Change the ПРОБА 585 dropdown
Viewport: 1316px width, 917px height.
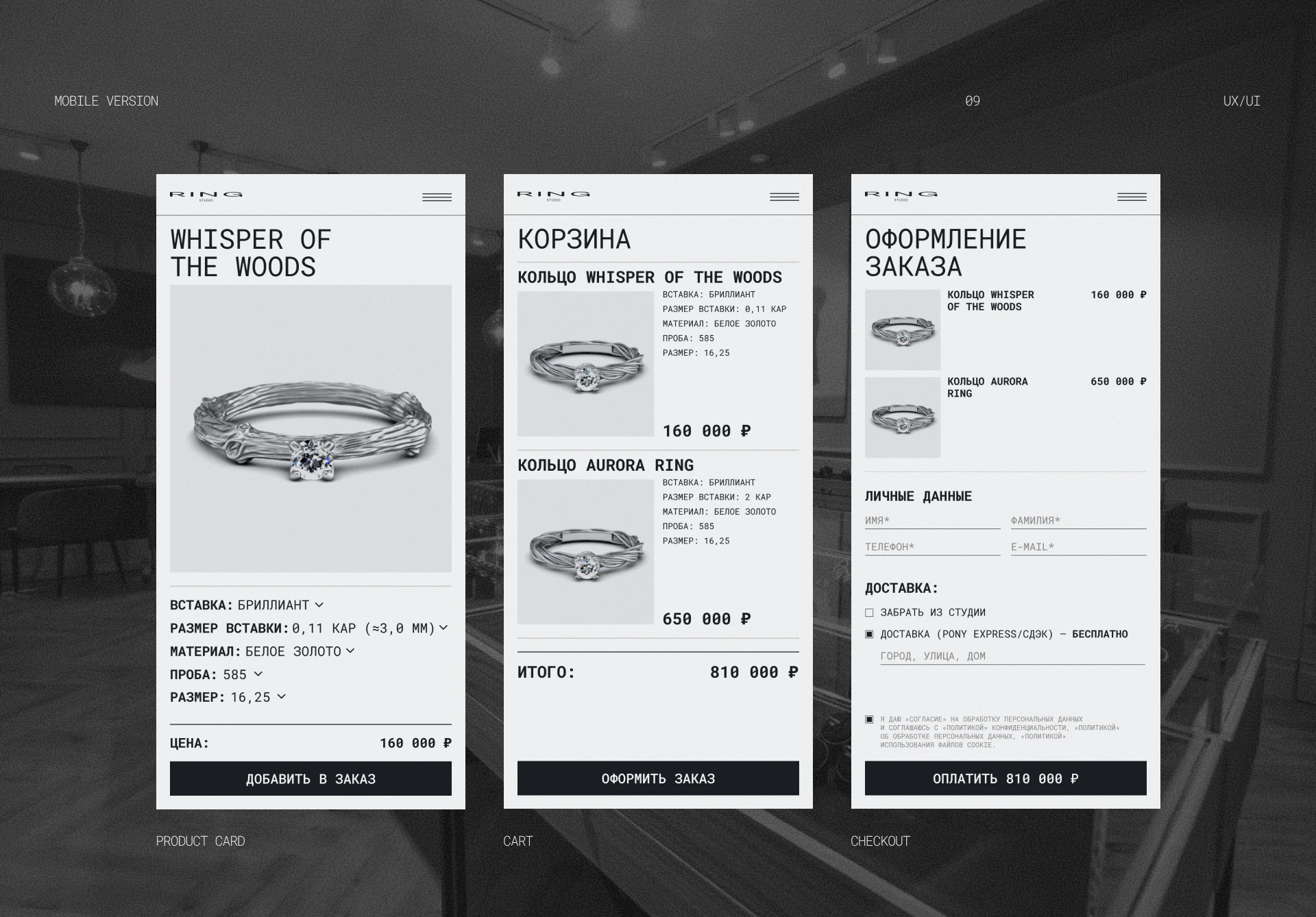[x=258, y=674]
